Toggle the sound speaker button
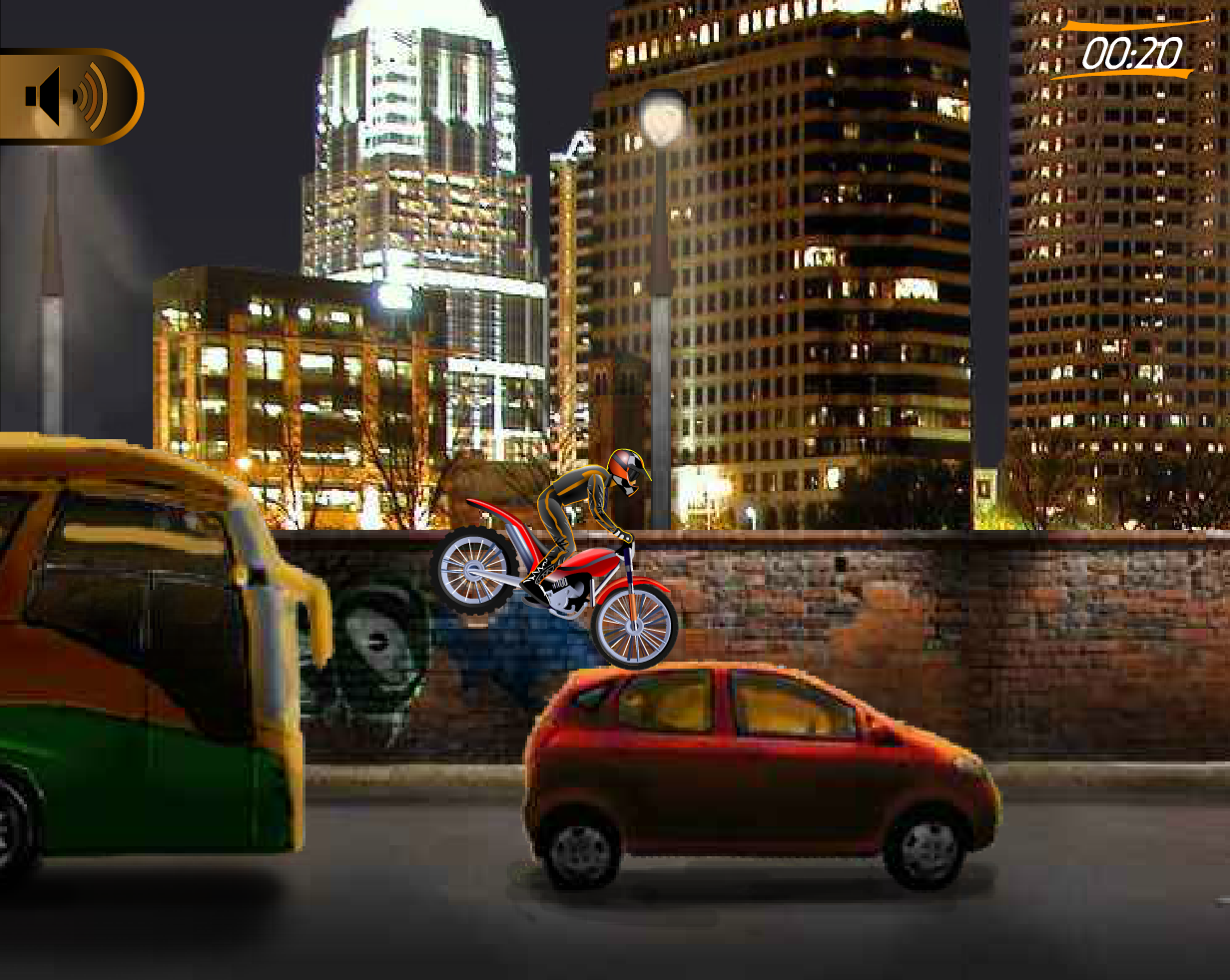This screenshot has height=980, width=1230. click(66, 97)
